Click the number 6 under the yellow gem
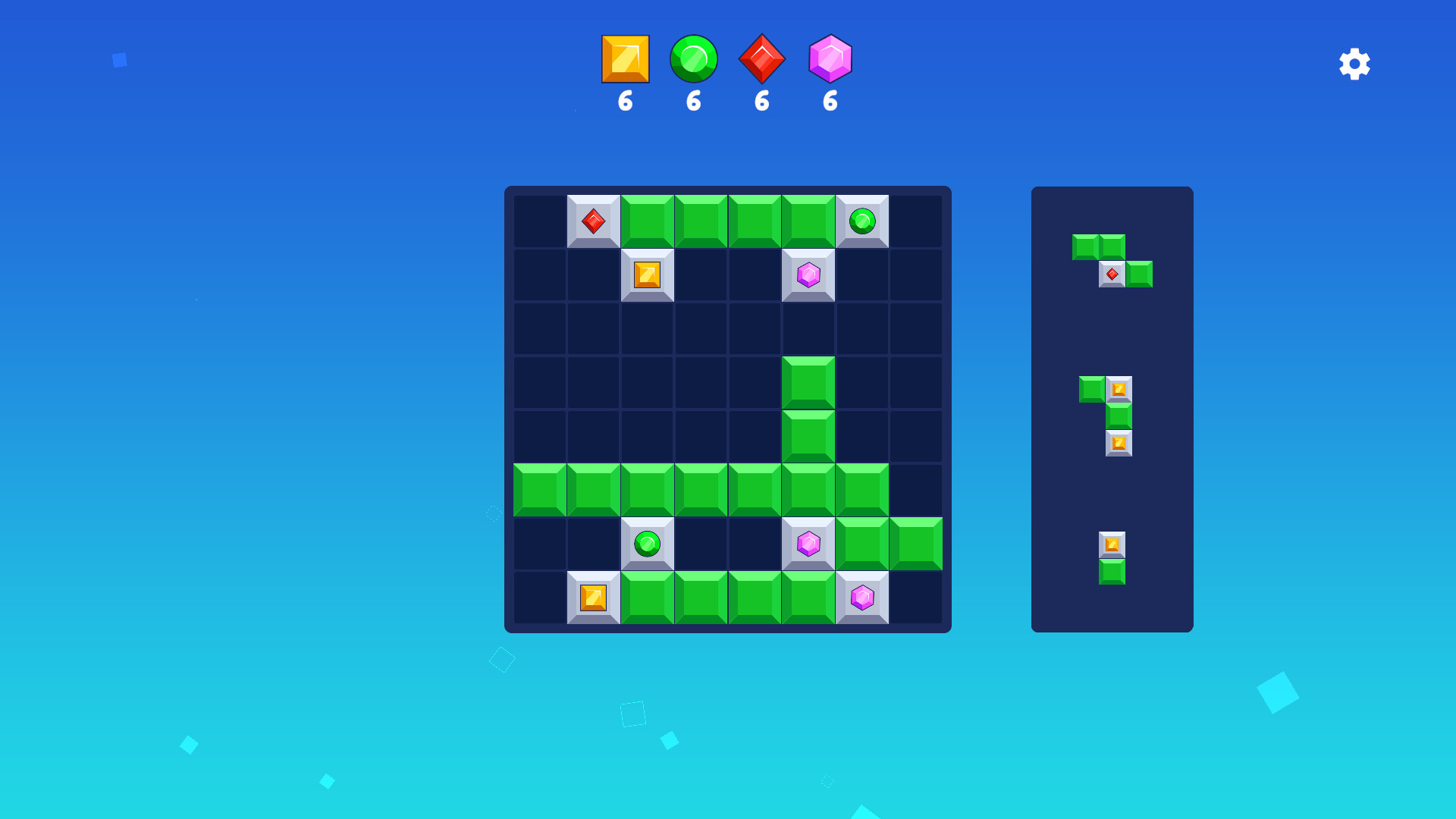The width and height of the screenshot is (1456, 819). [625, 101]
